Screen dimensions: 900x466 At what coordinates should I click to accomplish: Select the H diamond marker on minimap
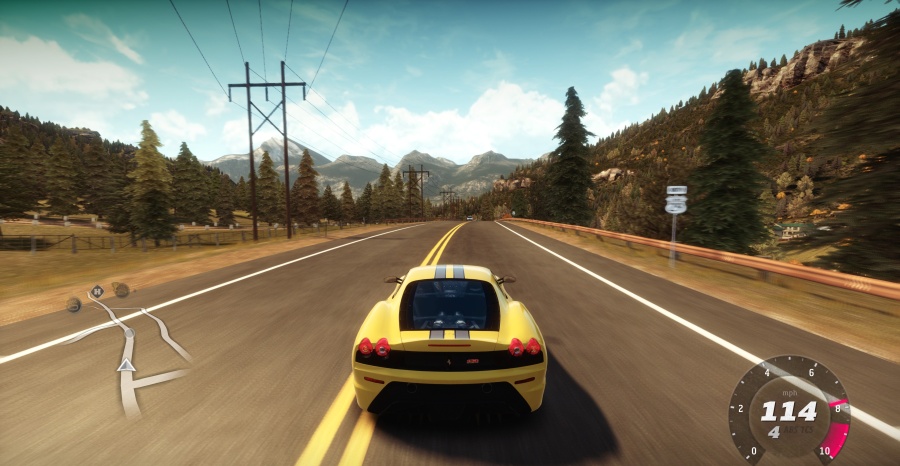coord(97,292)
